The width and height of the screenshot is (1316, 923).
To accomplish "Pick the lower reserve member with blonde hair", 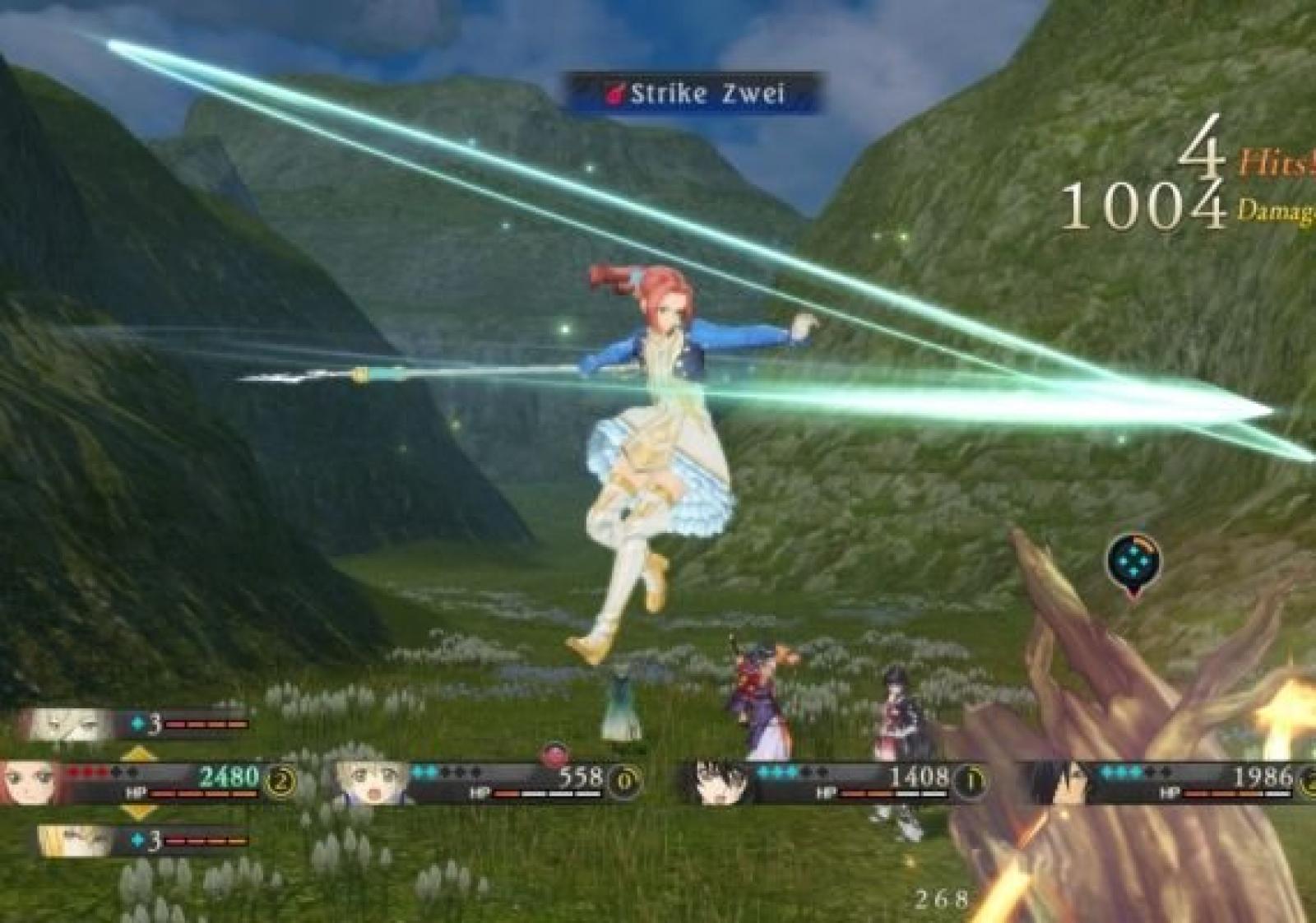I will (x=79, y=841).
